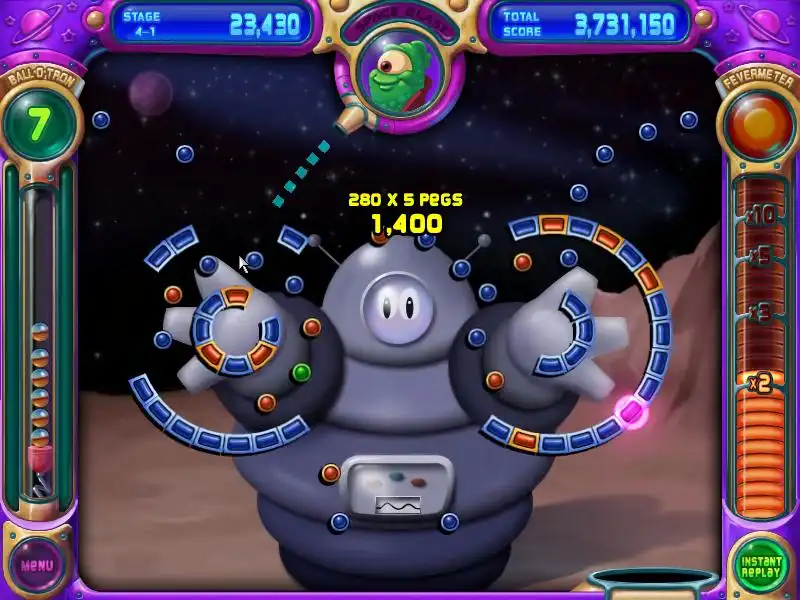The height and width of the screenshot is (600, 800).
Task: Open the purple Menu button
Action: 37,564
